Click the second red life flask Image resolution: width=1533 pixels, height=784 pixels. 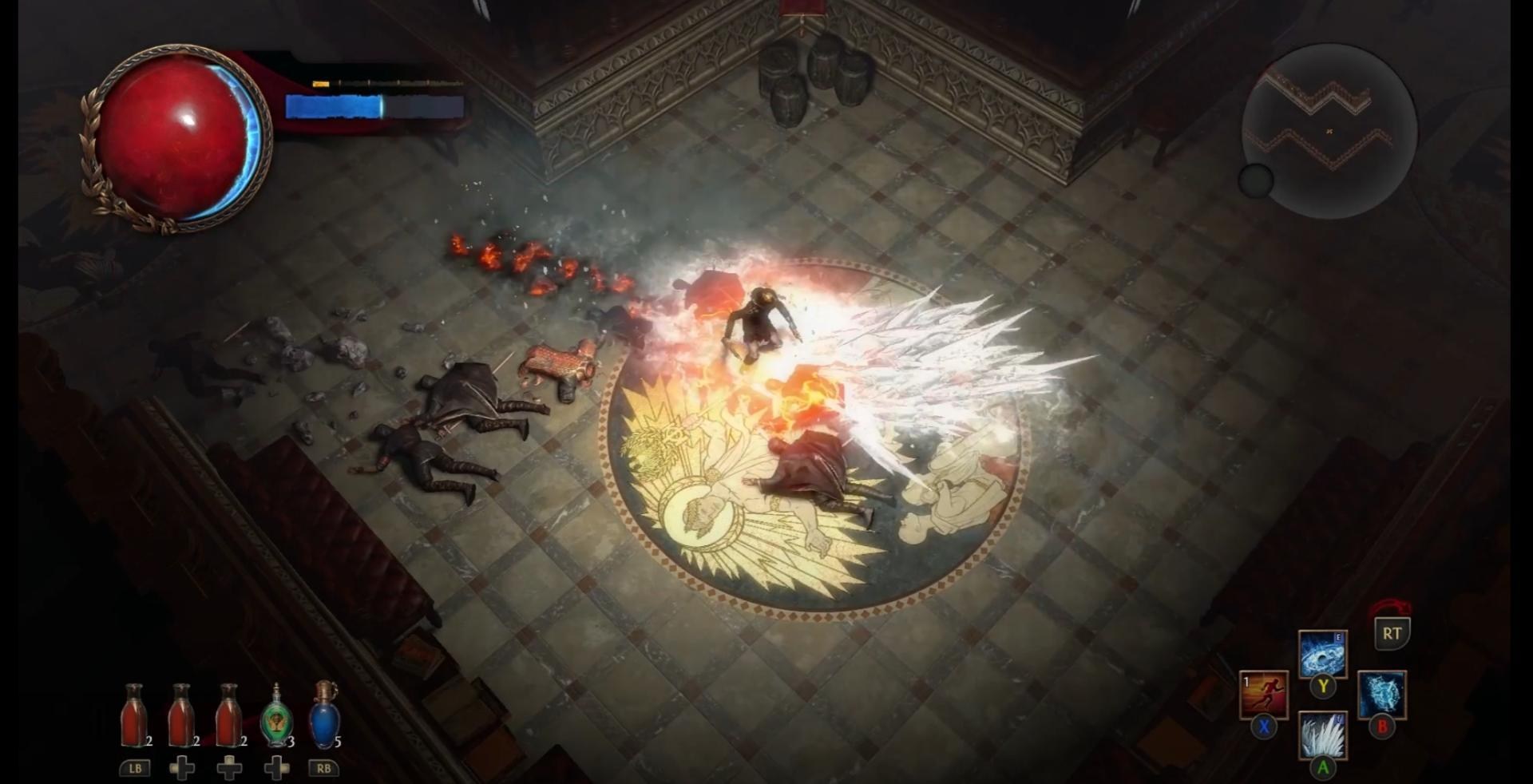click(x=181, y=715)
